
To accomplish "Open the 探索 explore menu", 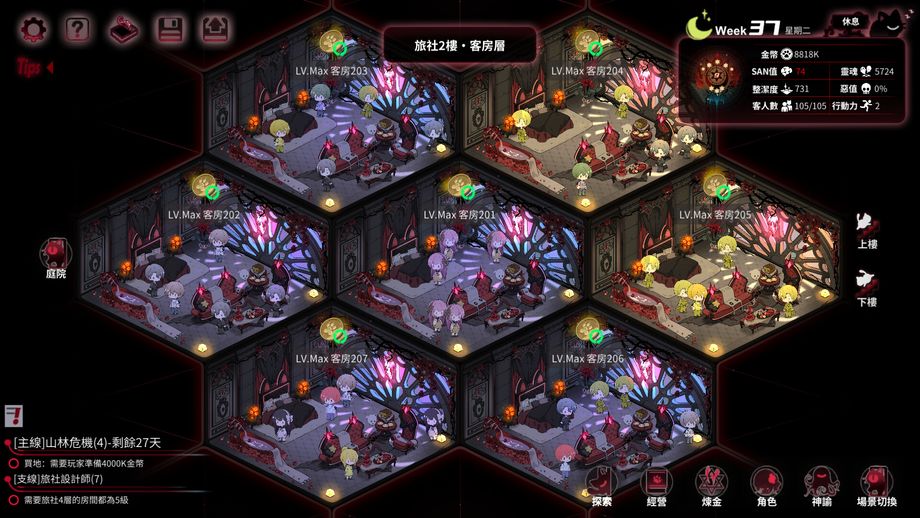I will click(602, 487).
